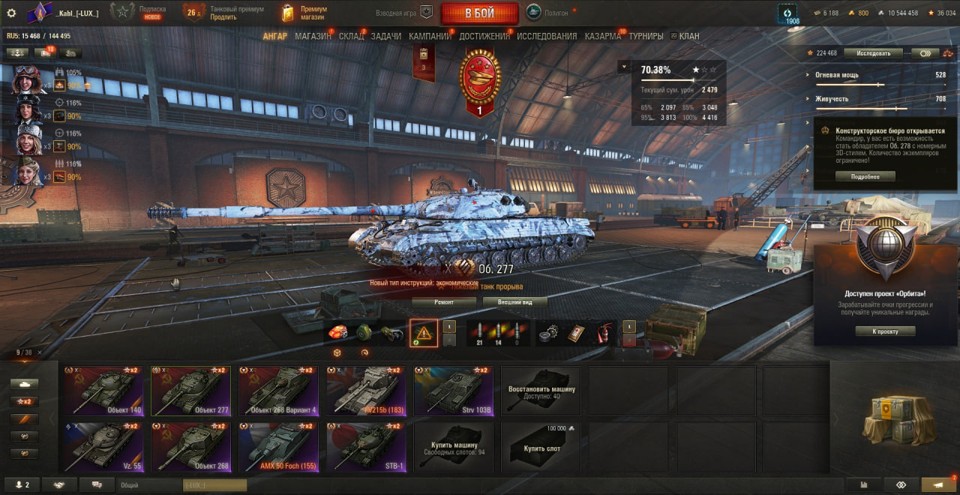
Task: Open the «Исследования» tab
Action: [547, 36]
